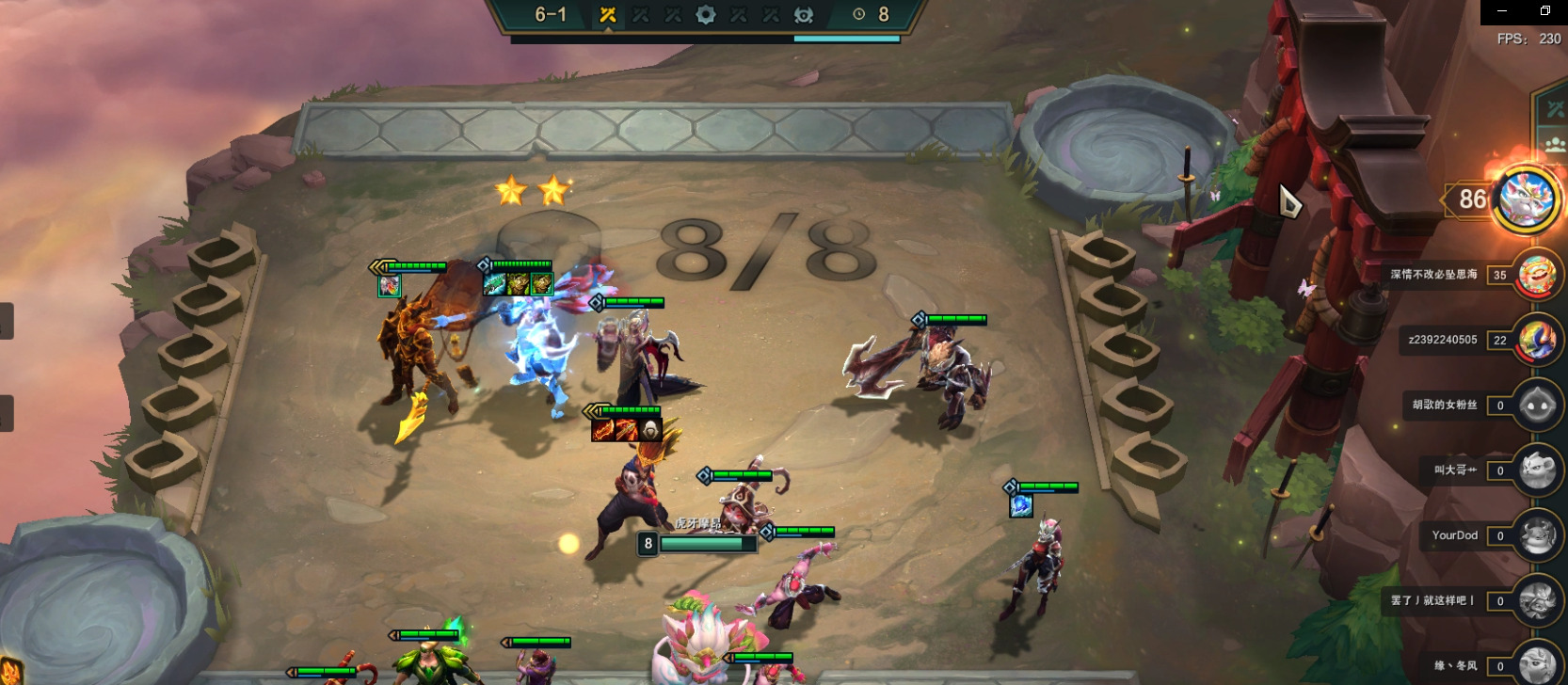Click the gear-shaped carousel round icon

pos(705,15)
